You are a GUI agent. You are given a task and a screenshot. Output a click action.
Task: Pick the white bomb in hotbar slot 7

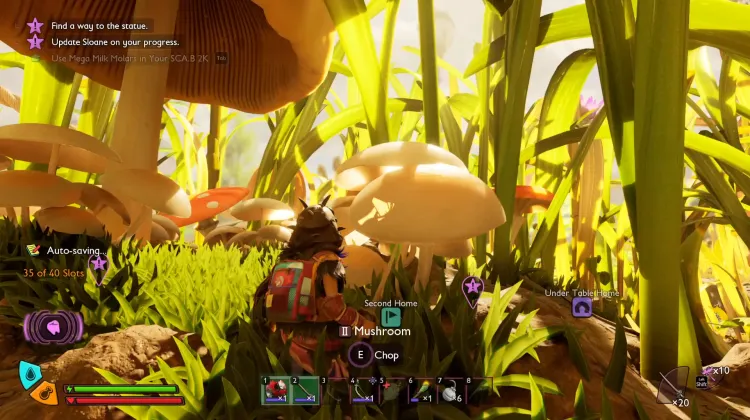coord(448,391)
